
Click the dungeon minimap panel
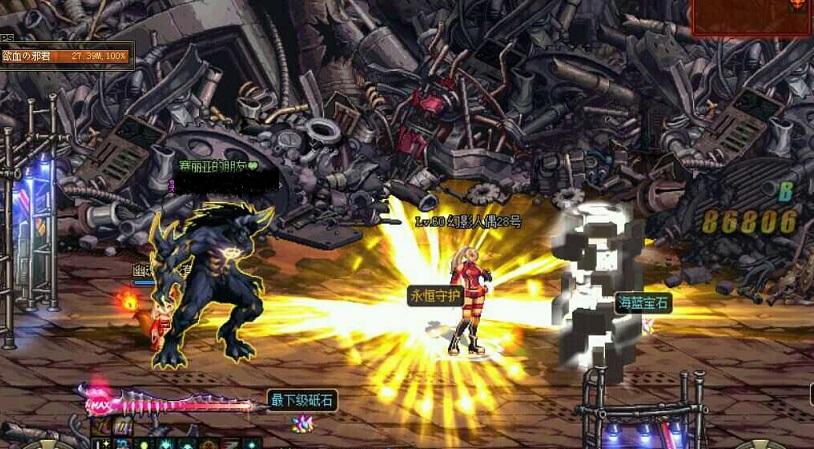click(x=751, y=18)
